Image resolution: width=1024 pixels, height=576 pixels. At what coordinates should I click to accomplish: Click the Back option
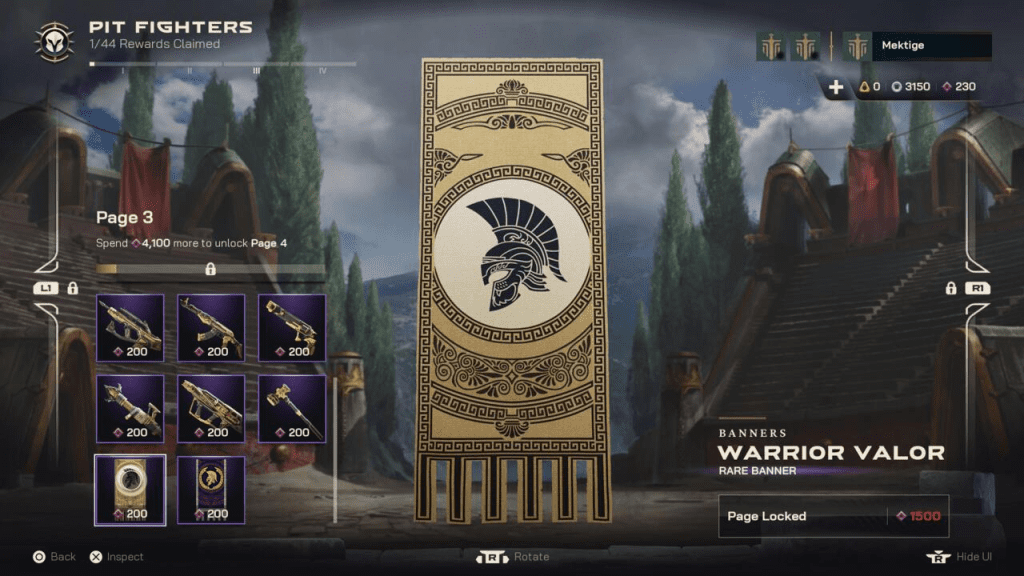pos(54,557)
